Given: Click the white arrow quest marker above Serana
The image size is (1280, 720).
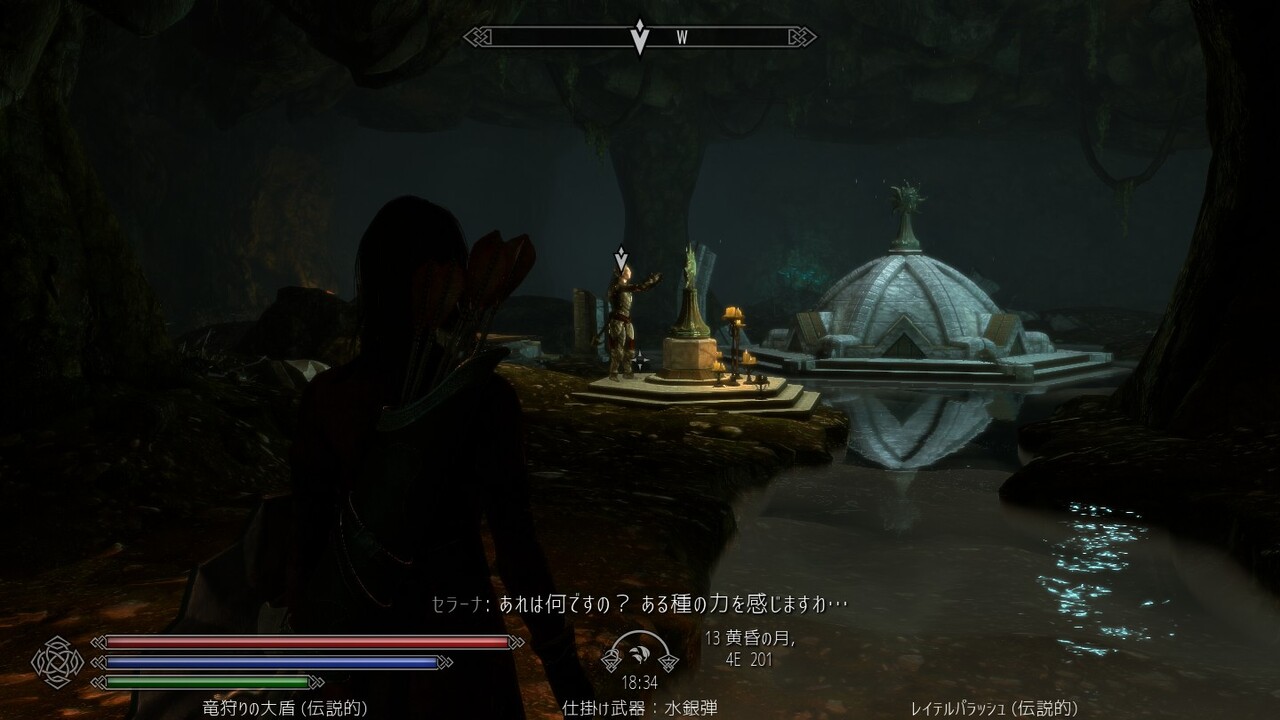Looking at the screenshot, I should click(x=622, y=256).
